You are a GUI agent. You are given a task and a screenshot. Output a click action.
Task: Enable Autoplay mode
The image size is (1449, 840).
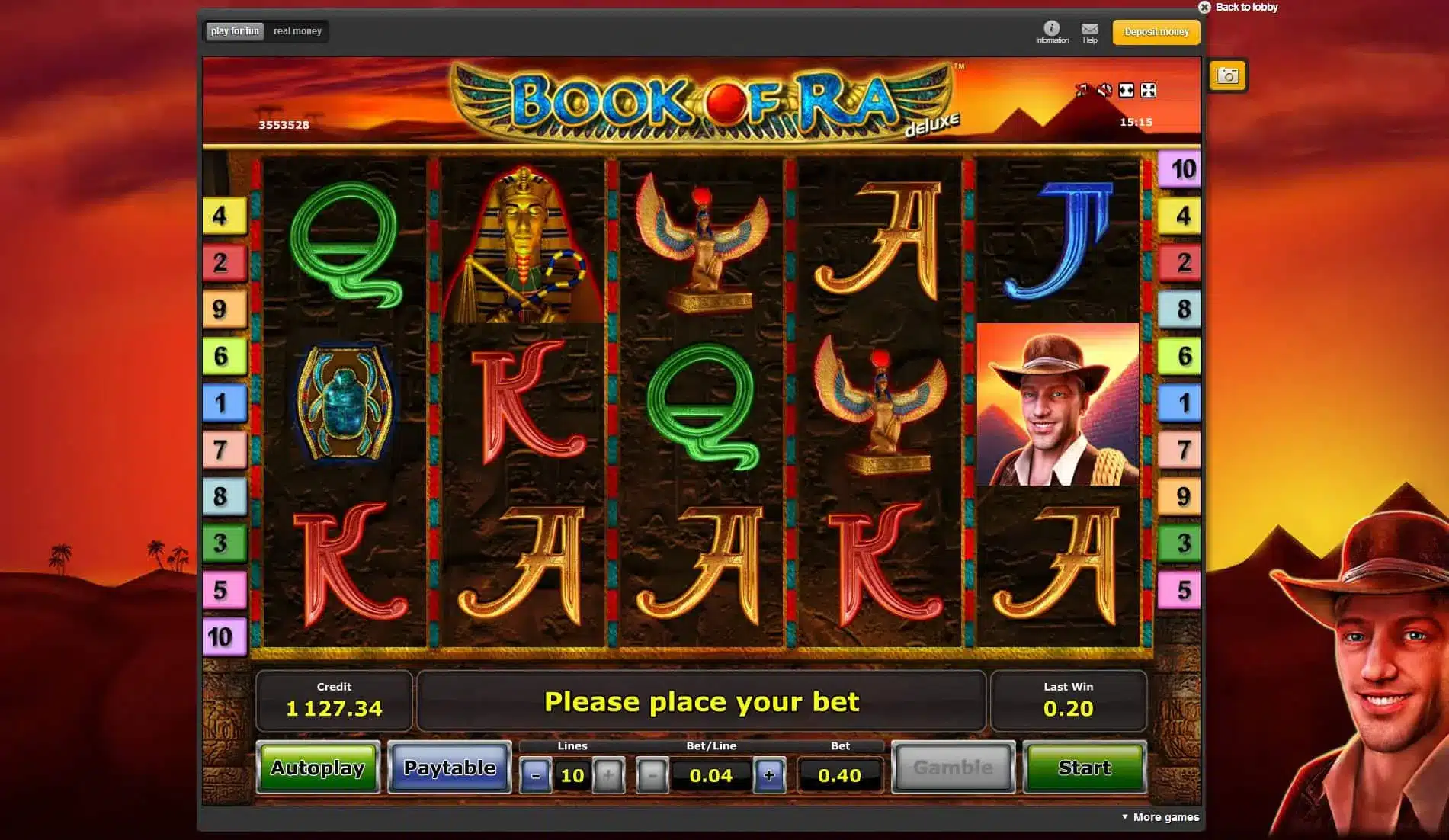click(318, 768)
